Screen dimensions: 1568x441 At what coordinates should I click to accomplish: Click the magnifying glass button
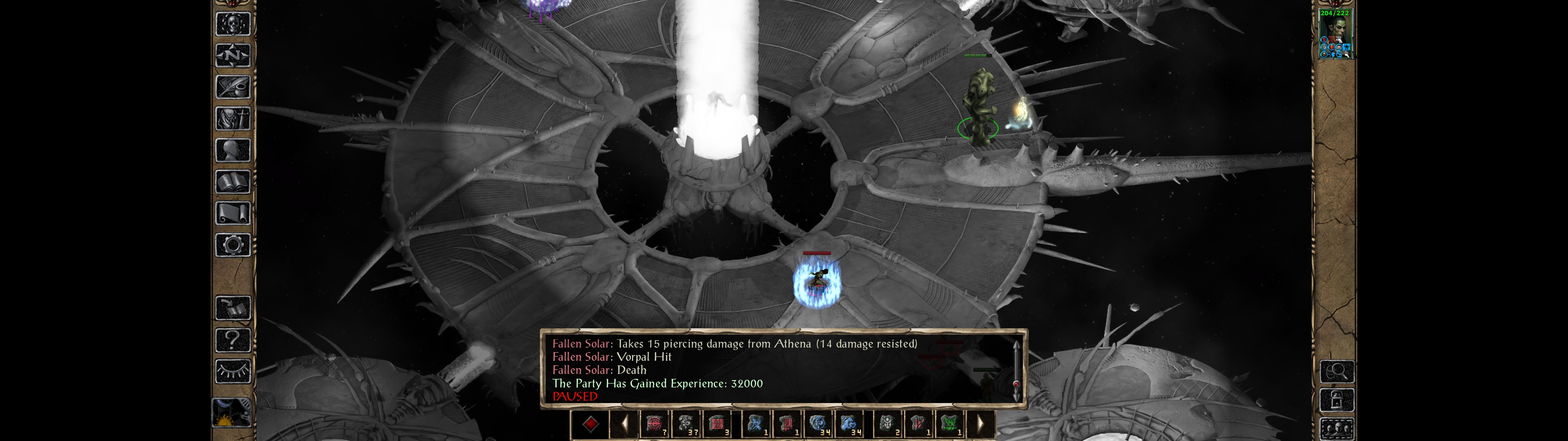point(1337,371)
